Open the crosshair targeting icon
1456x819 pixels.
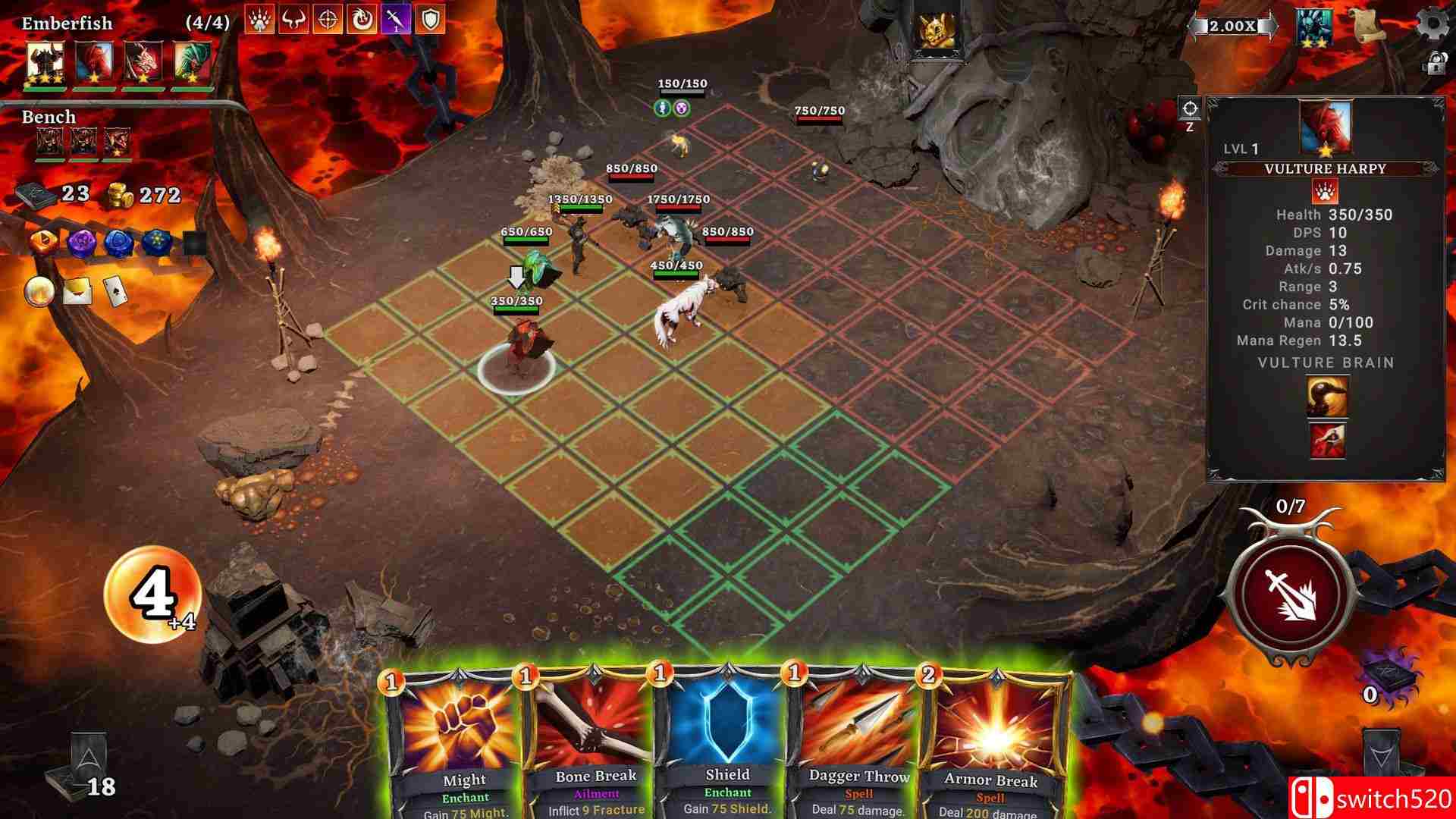pos(327,20)
